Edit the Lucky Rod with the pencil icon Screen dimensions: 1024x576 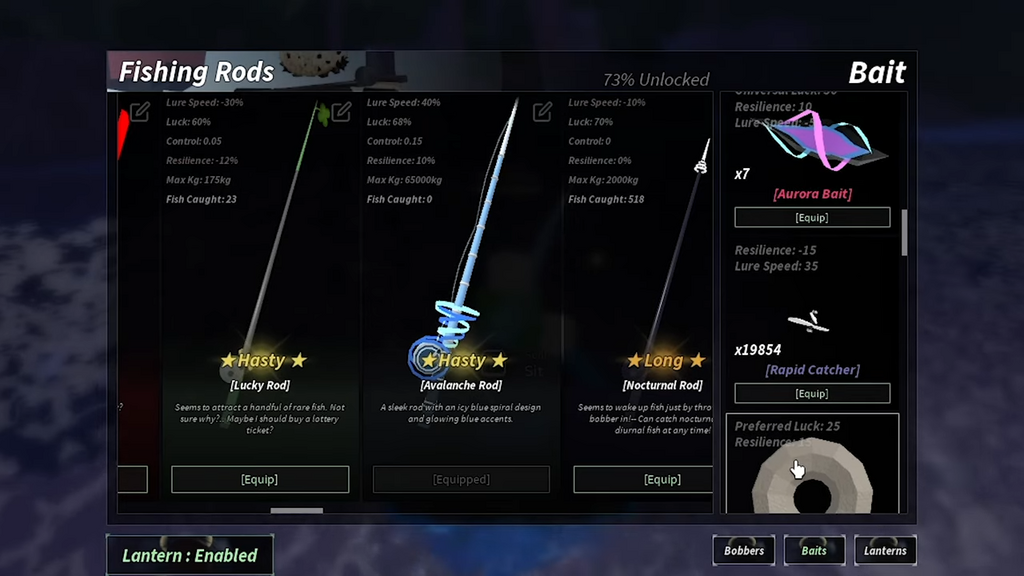point(341,112)
